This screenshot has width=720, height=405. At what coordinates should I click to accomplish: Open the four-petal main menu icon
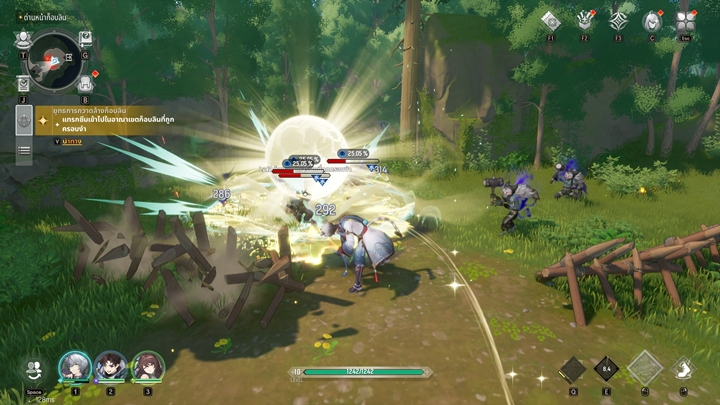click(x=686, y=21)
